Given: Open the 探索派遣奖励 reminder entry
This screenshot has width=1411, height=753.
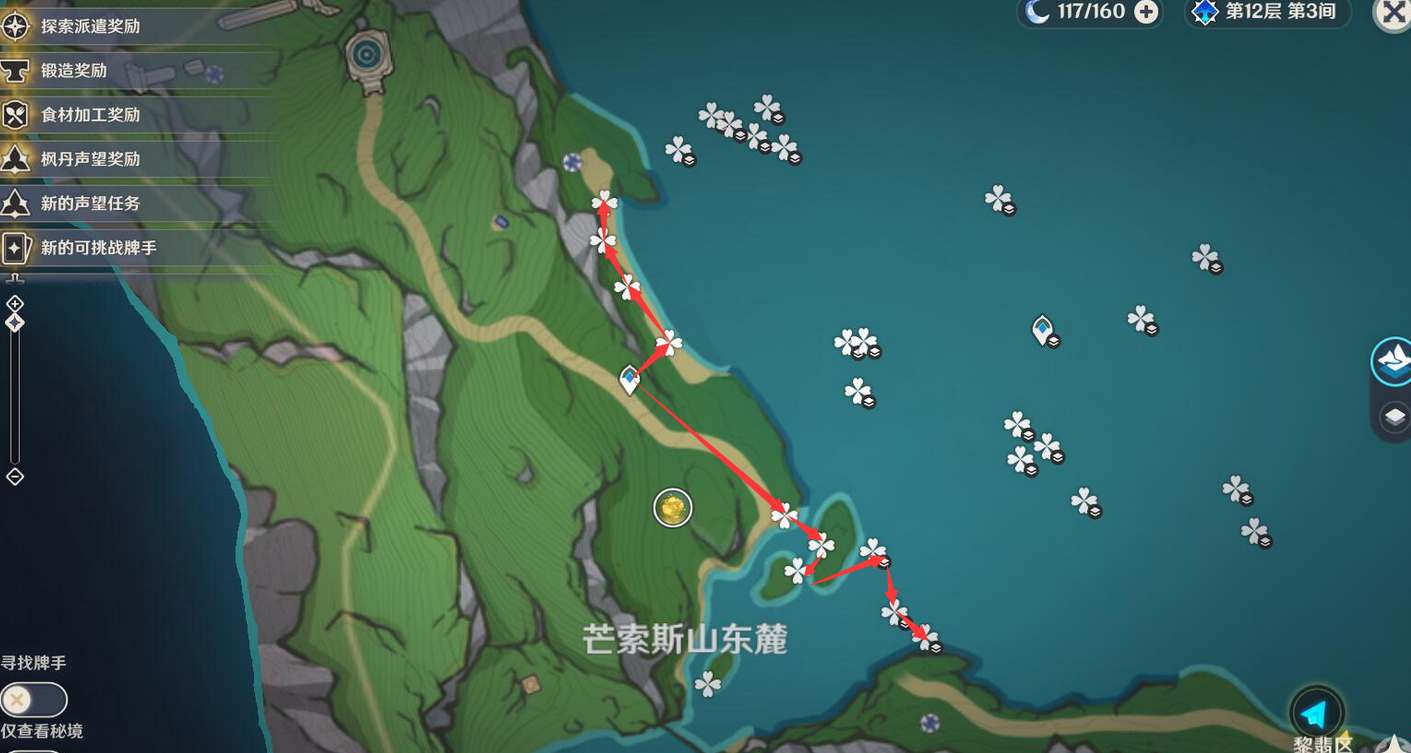Looking at the screenshot, I should pyautogui.click(x=90, y=26).
